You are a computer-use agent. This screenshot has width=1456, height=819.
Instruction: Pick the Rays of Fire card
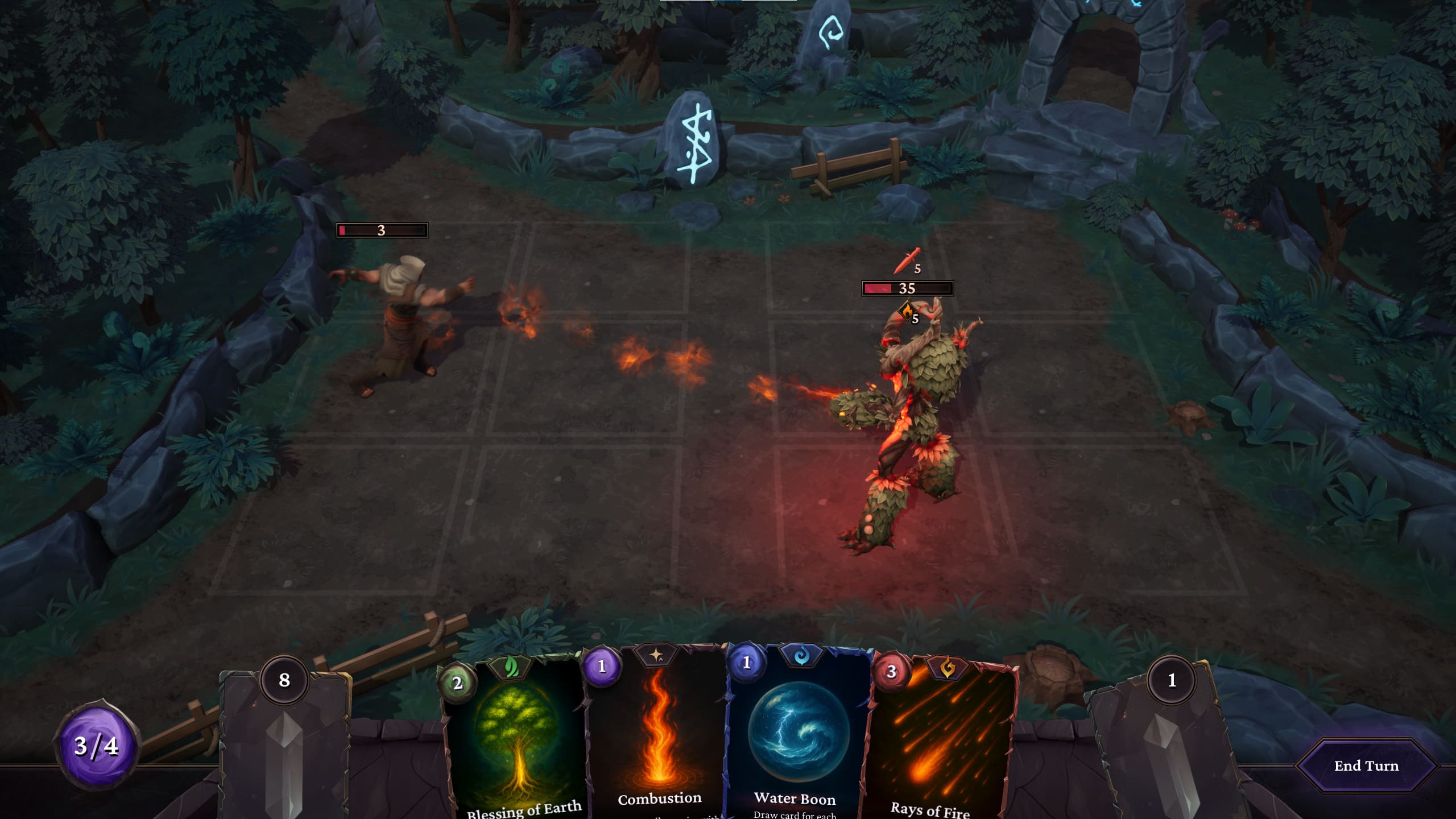coord(942,745)
